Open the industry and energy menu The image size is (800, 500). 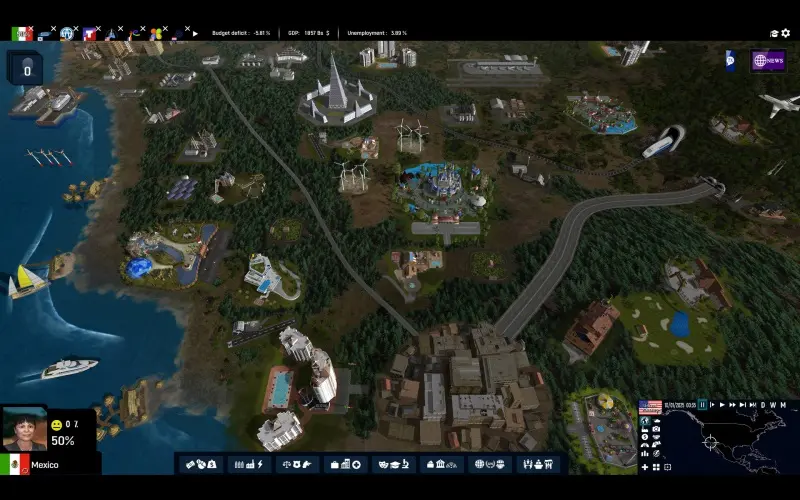tap(246, 464)
